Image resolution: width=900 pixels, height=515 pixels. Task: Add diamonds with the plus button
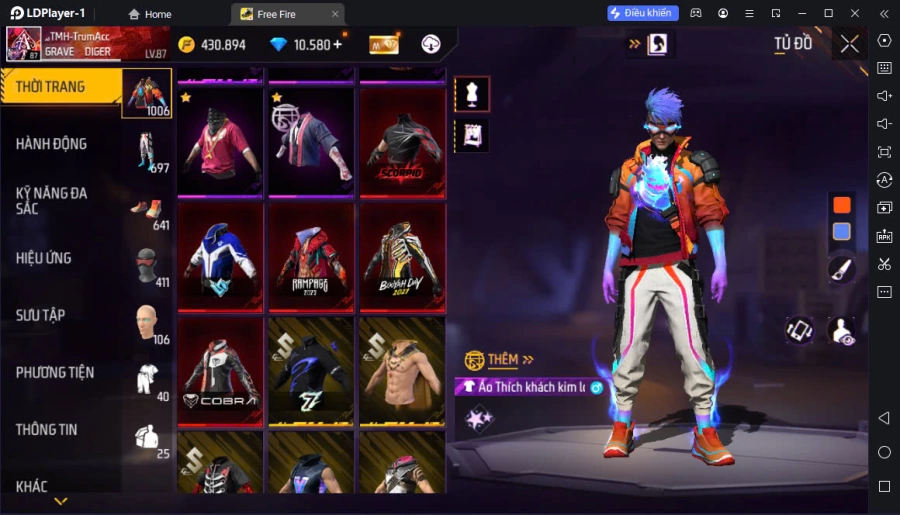tap(337, 44)
